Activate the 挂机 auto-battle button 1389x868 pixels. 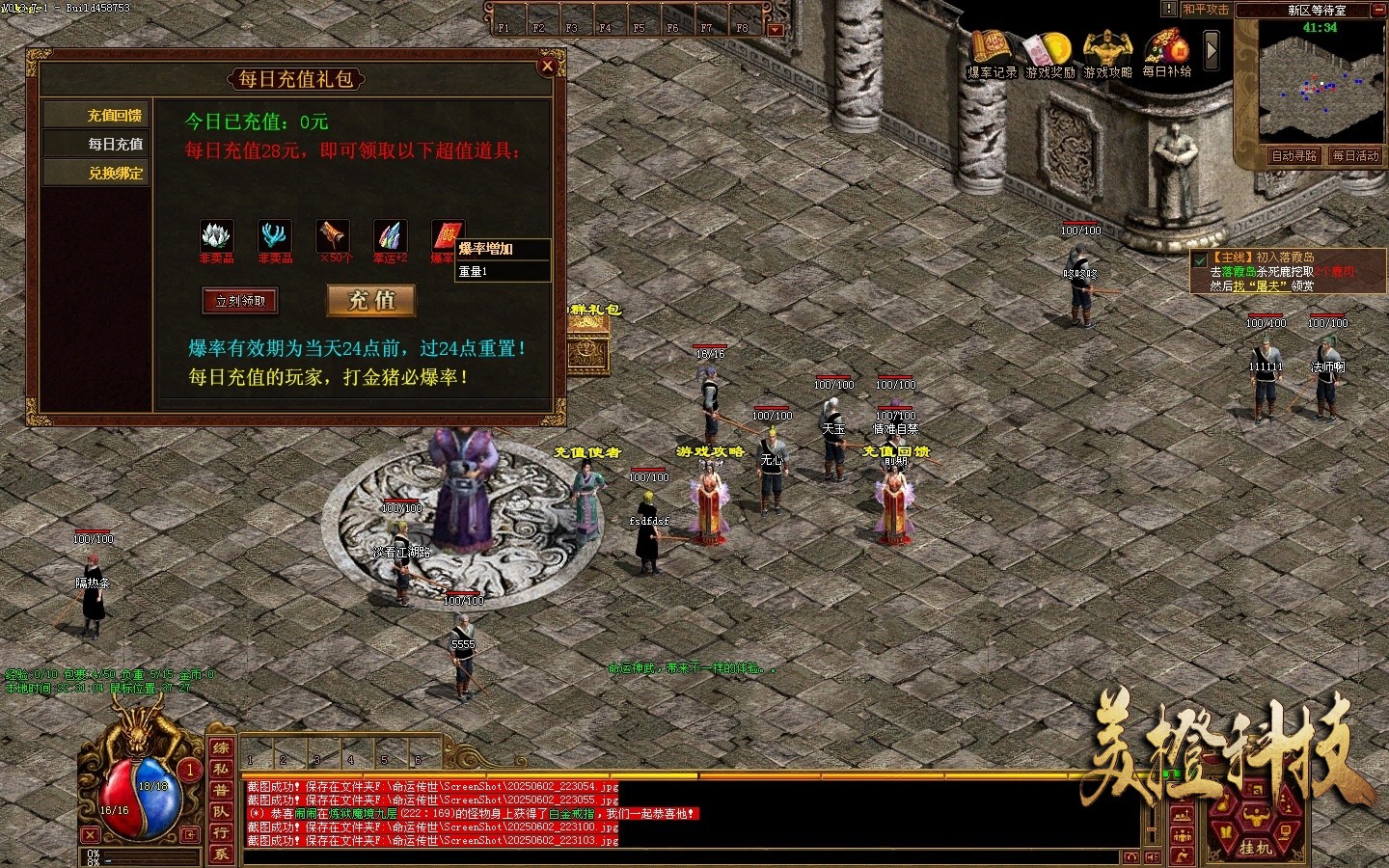point(1255,847)
